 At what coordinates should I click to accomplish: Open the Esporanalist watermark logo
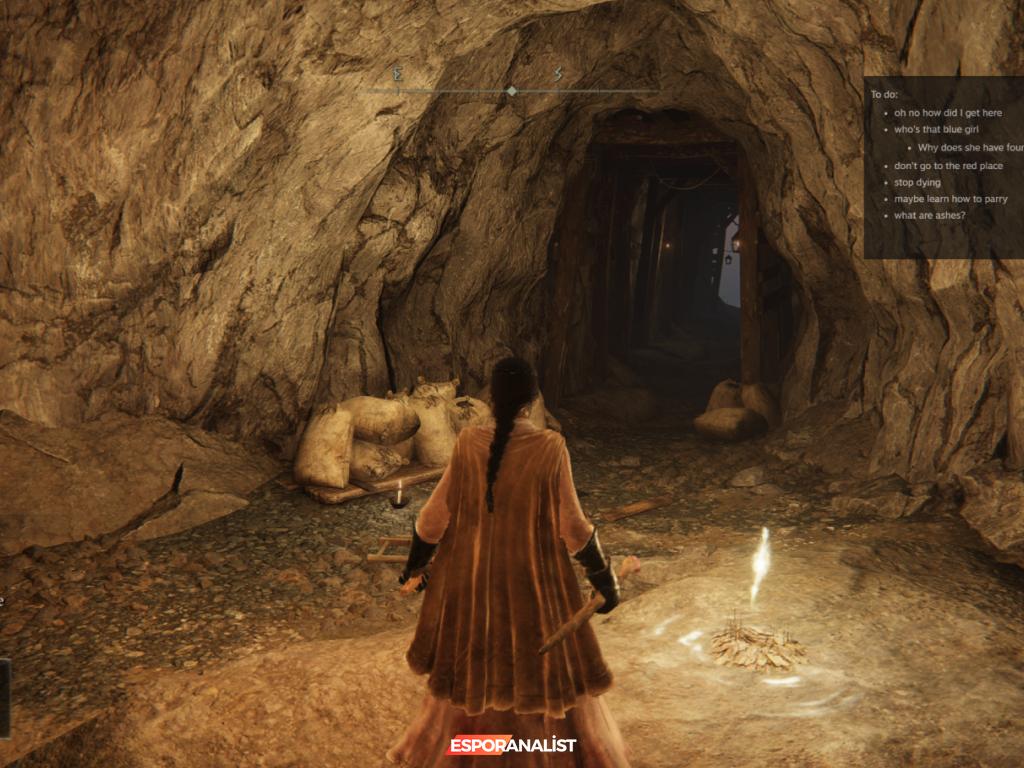[x=512, y=745]
